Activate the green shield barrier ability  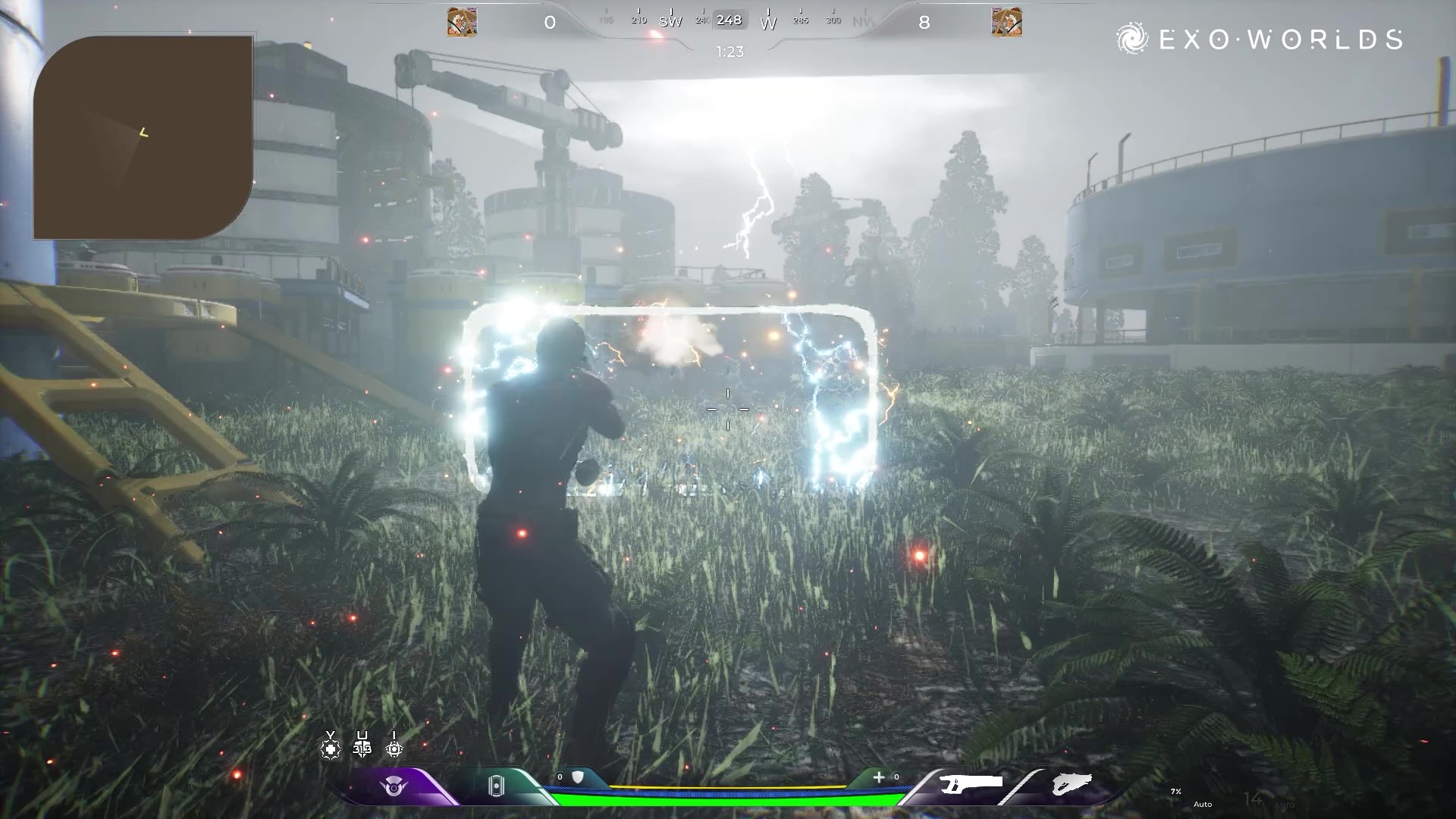tap(495, 786)
